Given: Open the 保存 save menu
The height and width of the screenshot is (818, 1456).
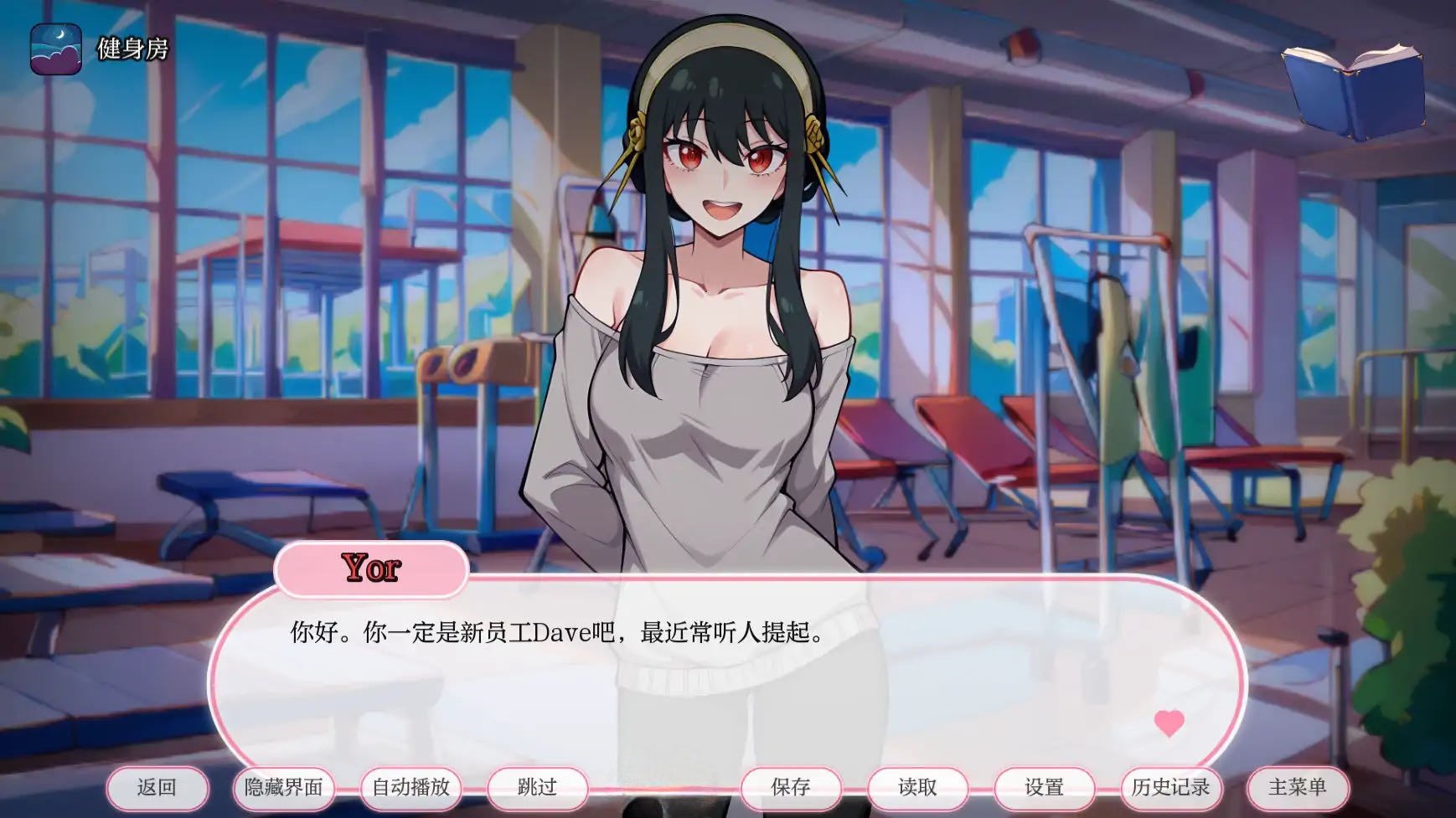Looking at the screenshot, I should click(x=791, y=788).
